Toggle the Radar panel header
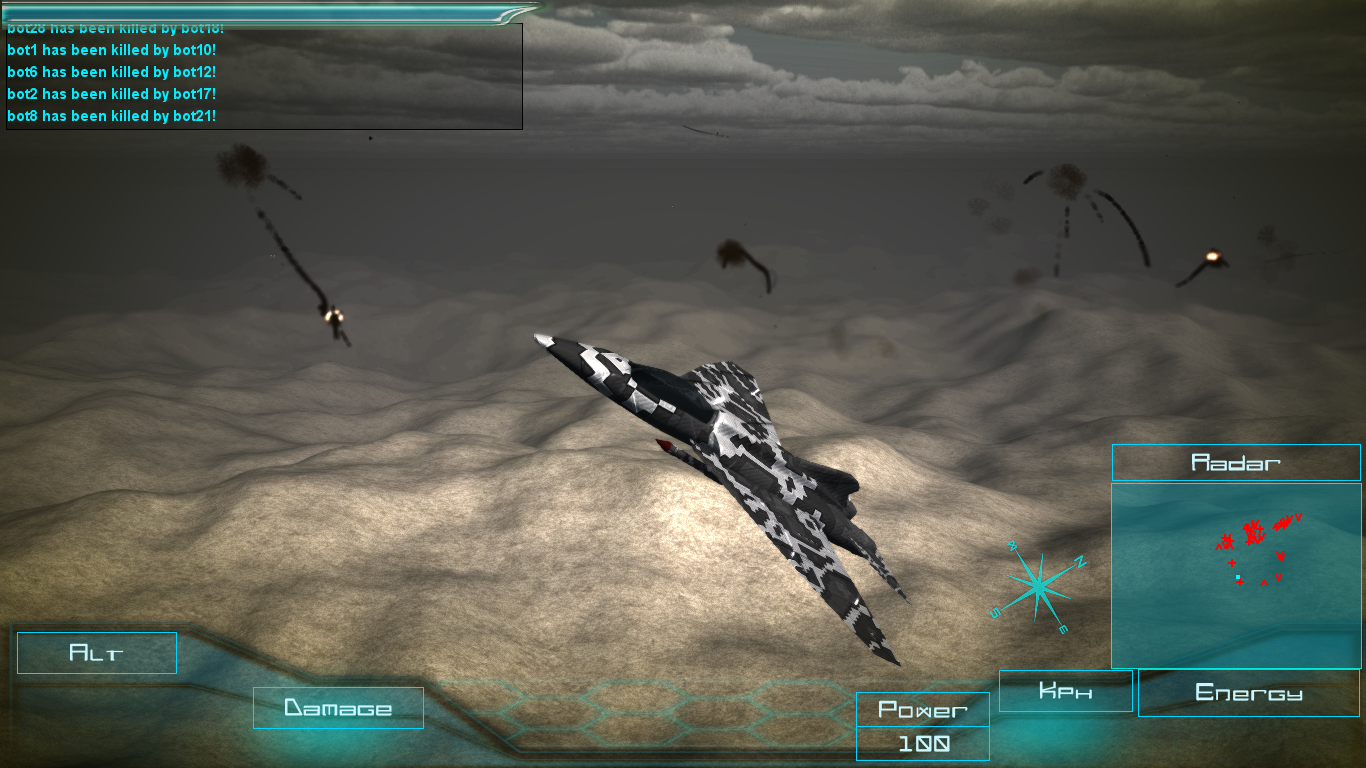 coord(1236,462)
